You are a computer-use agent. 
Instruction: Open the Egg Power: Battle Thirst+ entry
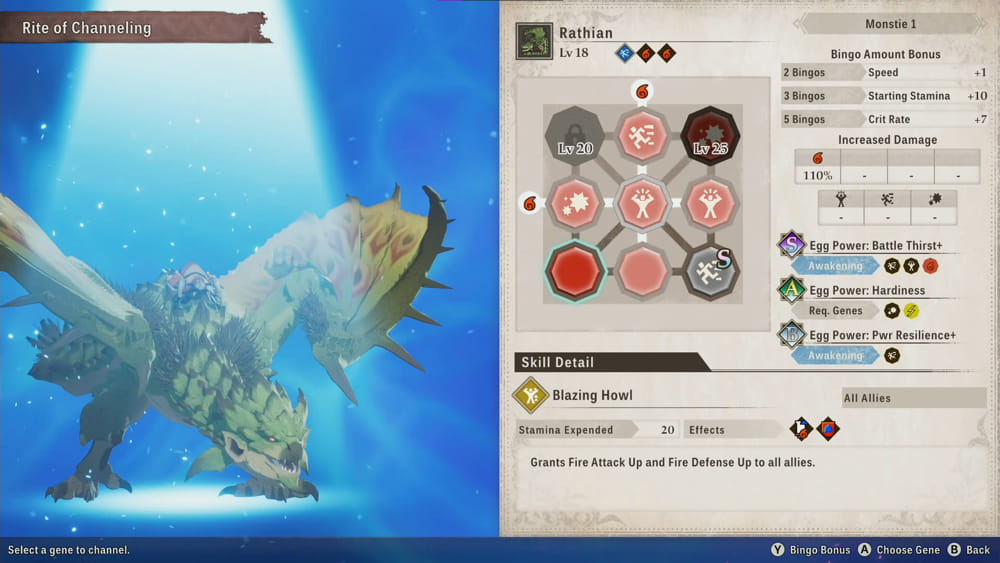tap(875, 246)
